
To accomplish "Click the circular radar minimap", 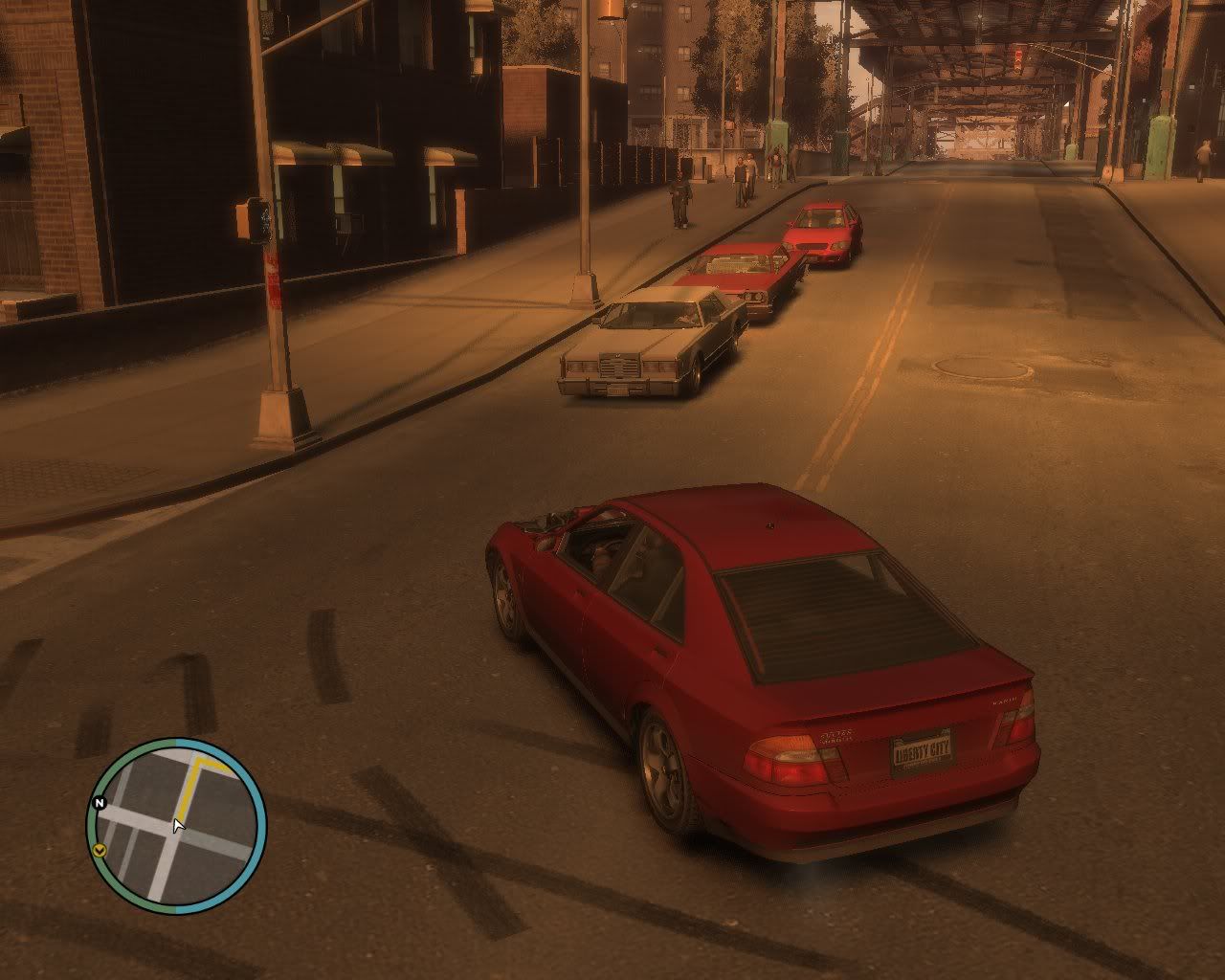I will point(177,822).
